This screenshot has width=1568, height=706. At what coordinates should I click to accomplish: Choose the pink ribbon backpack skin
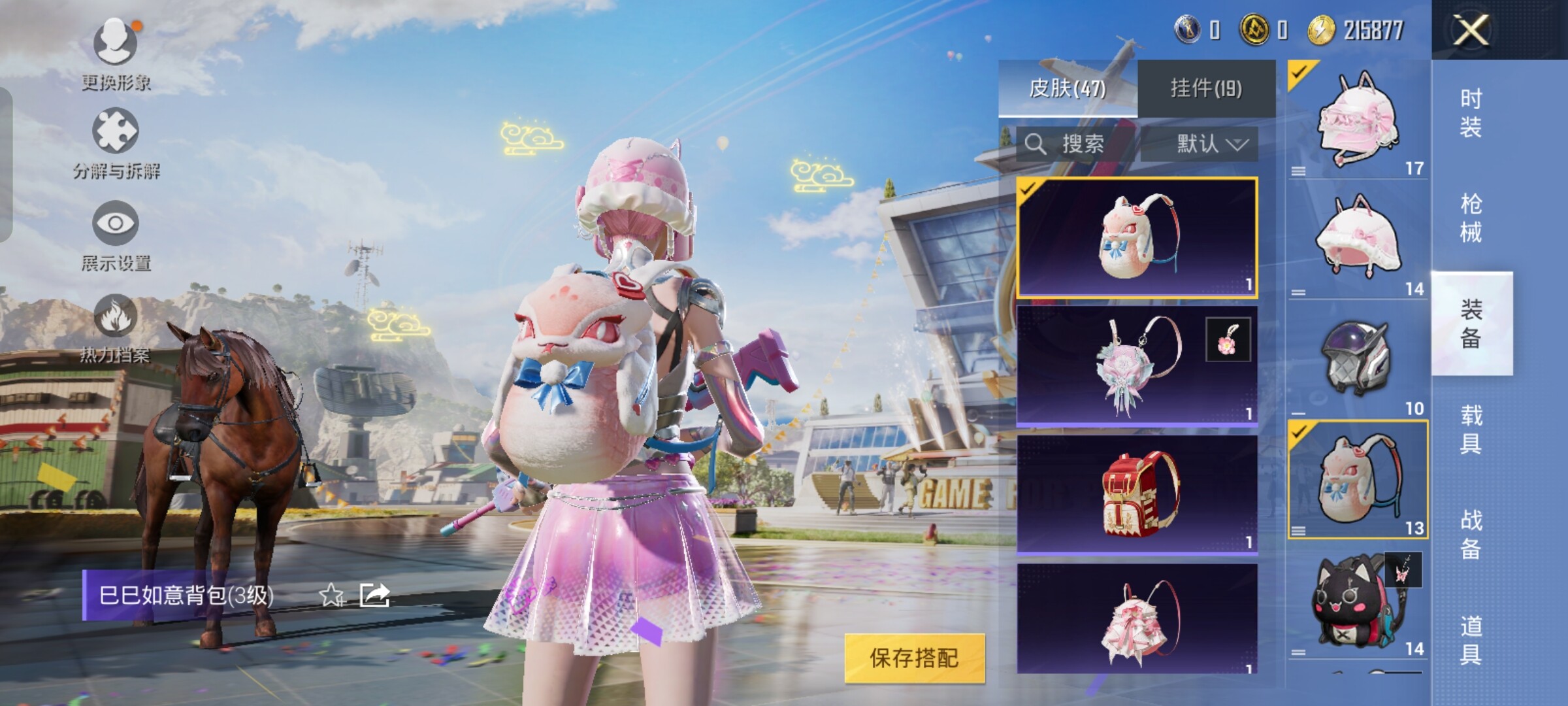pos(1137,620)
